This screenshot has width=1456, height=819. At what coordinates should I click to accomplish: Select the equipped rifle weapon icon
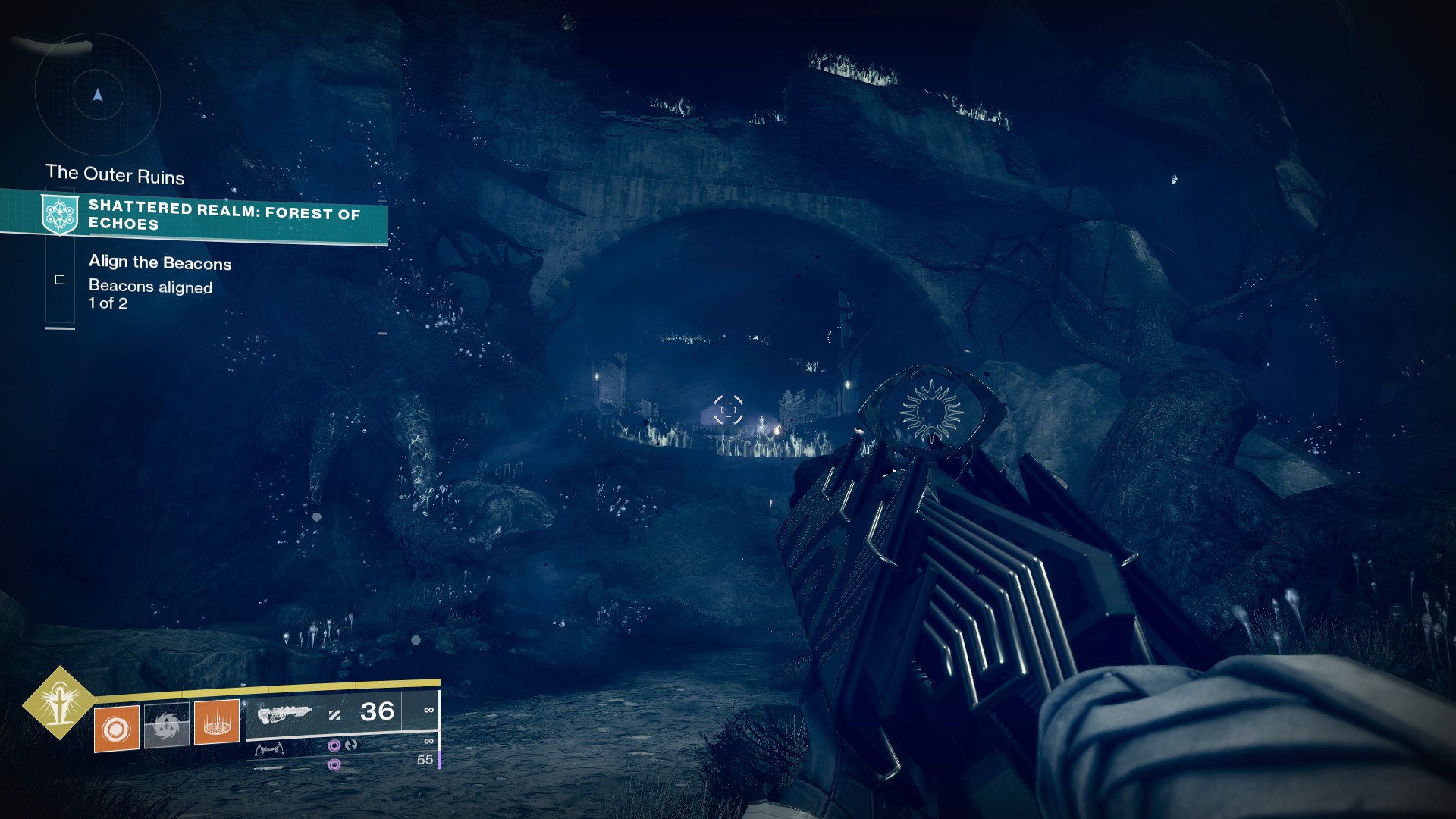284,714
